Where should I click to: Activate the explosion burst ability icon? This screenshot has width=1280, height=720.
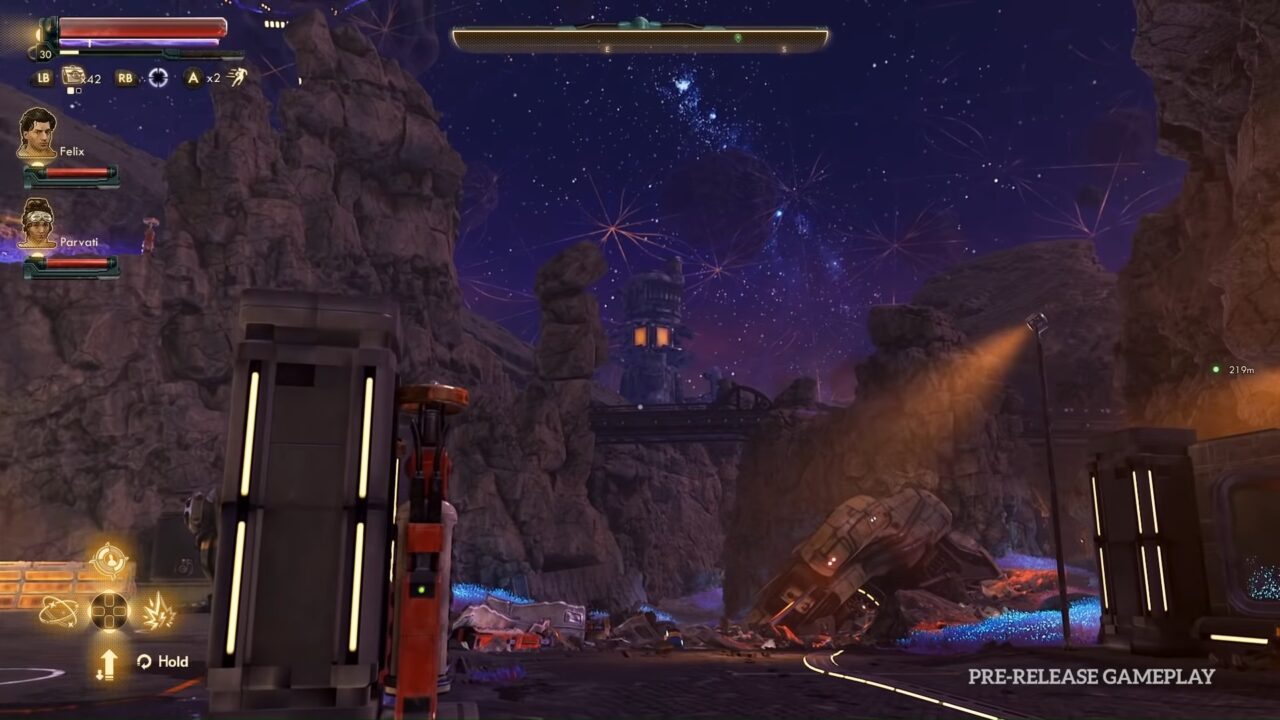(x=158, y=611)
